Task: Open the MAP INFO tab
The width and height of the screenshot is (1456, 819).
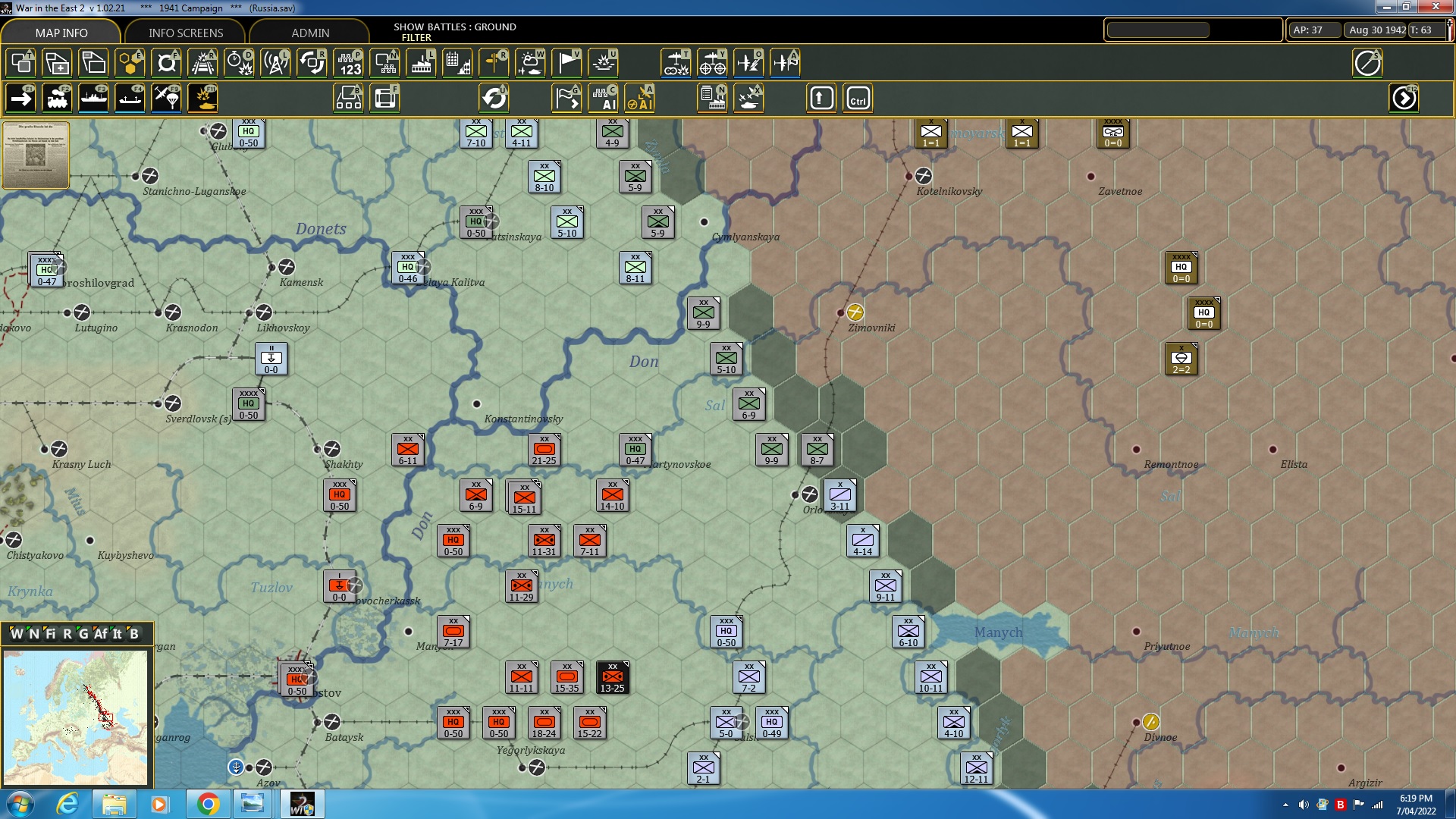Action: click(60, 33)
